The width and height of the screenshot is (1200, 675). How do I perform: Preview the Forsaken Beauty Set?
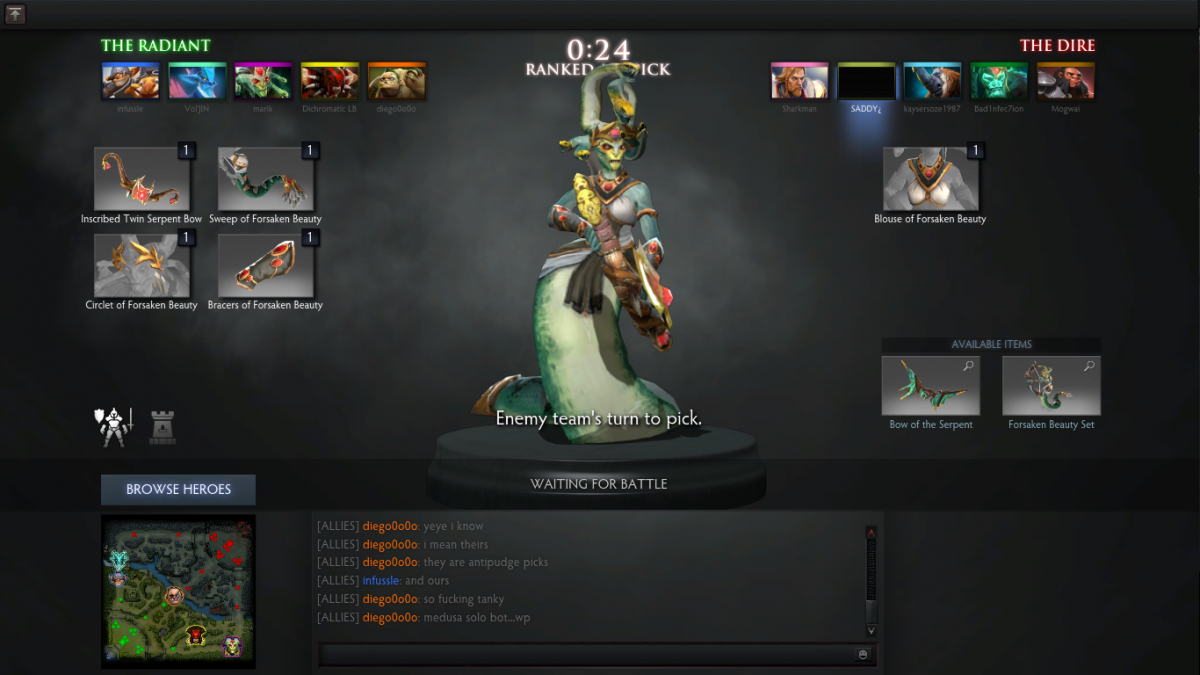tap(1051, 386)
